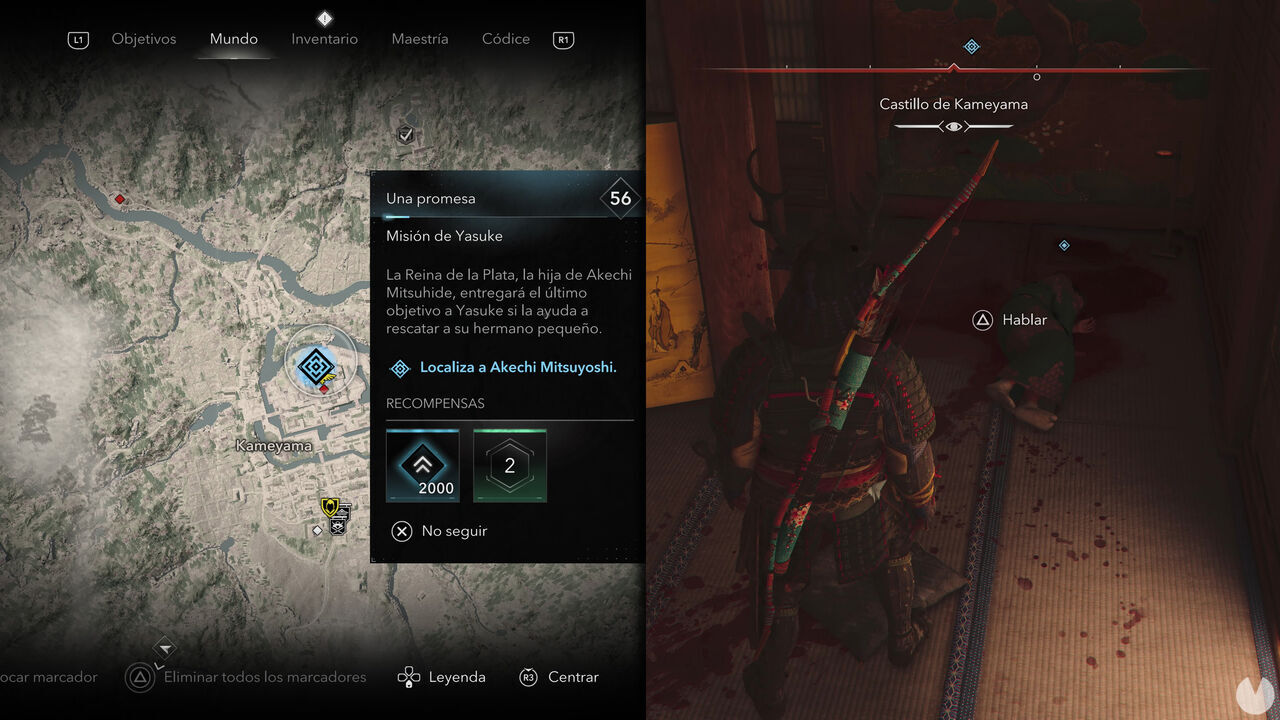Click the completed checkmark marker at the map top

pos(405,133)
